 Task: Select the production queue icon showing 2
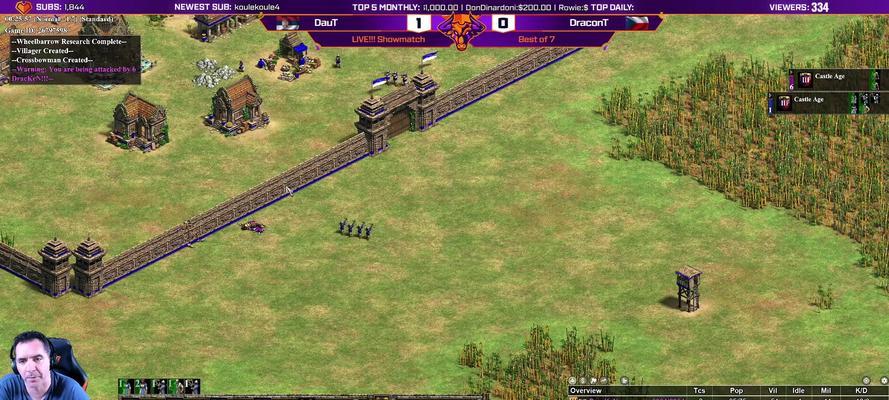pos(142,387)
